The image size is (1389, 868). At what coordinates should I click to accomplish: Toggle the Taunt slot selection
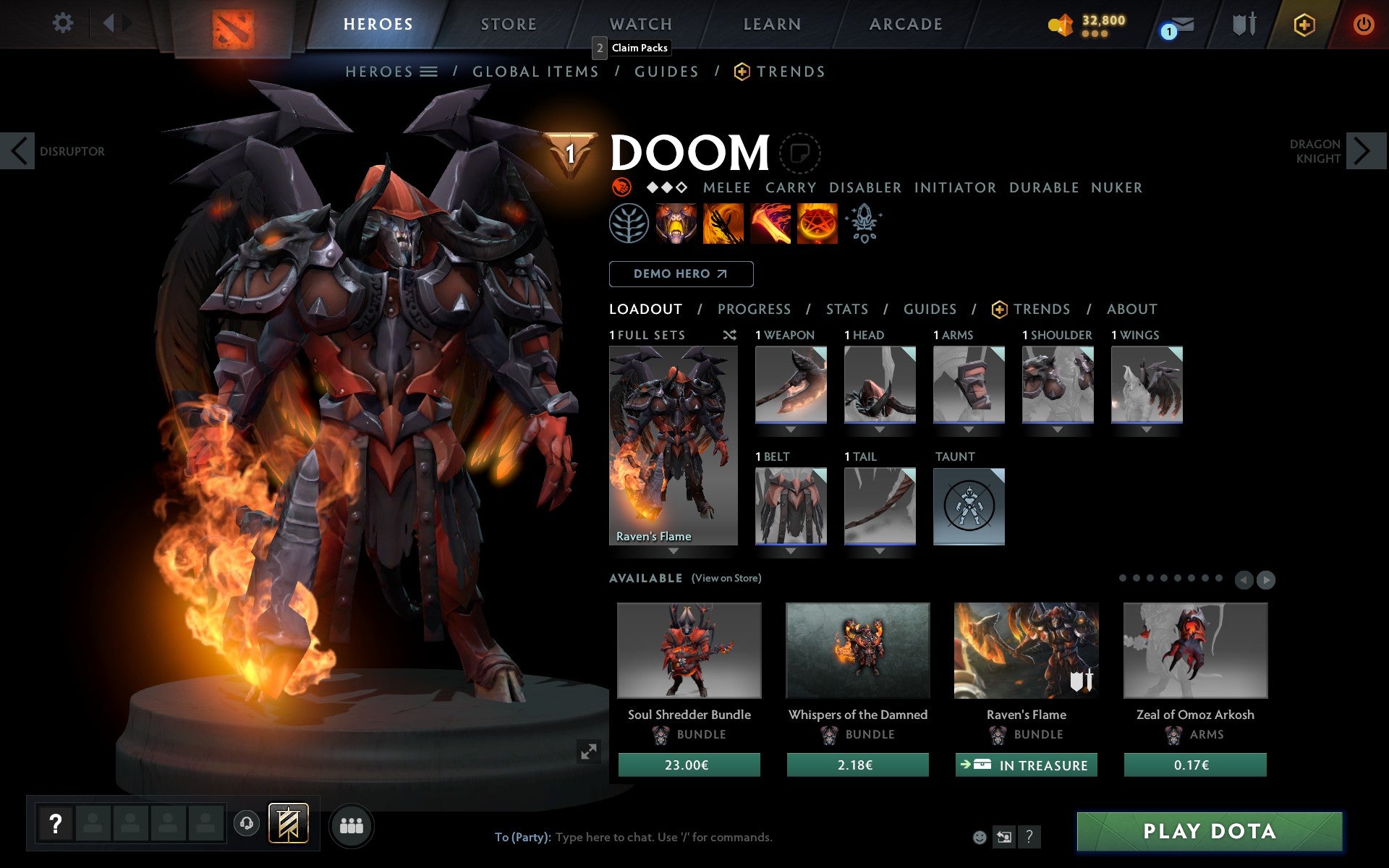point(969,506)
